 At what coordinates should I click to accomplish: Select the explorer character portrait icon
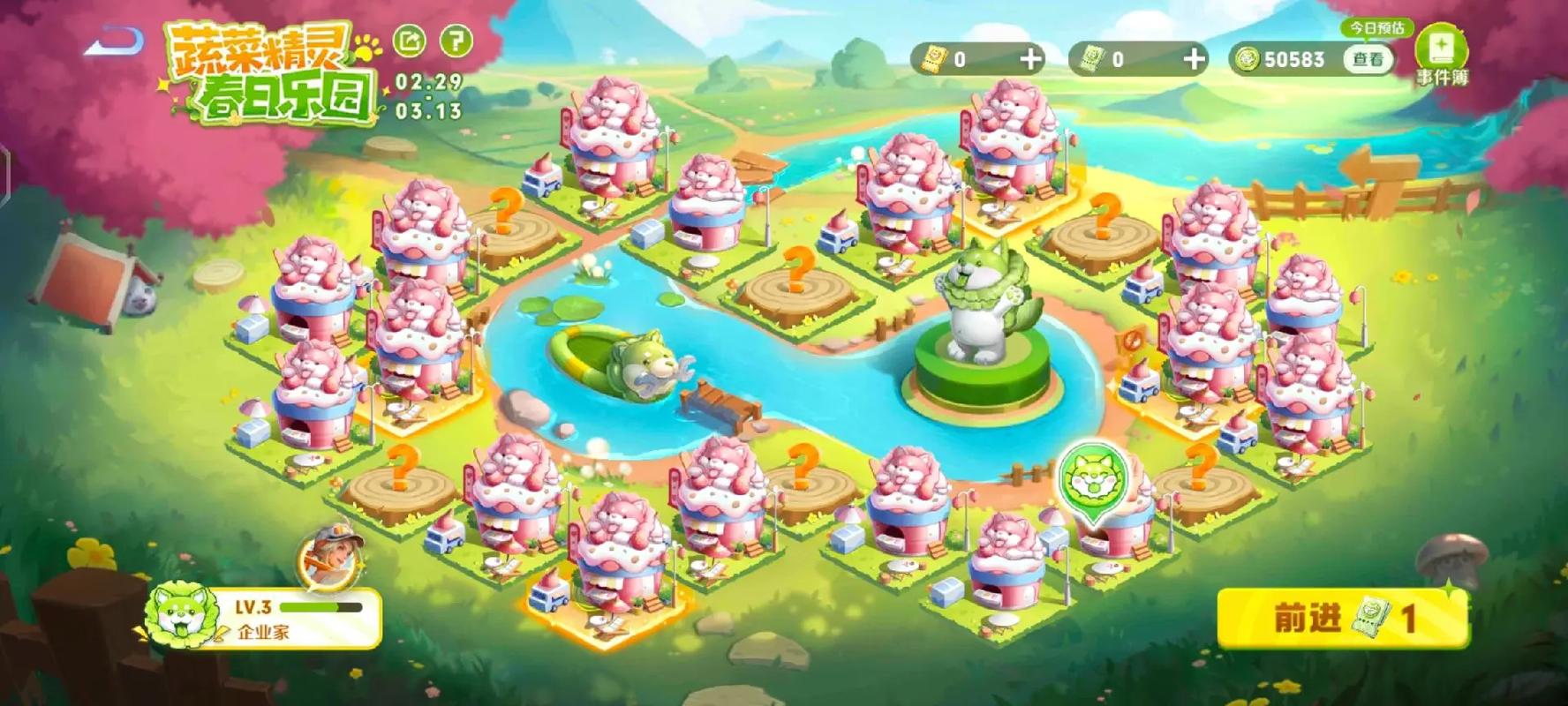[x=331, y=556]
